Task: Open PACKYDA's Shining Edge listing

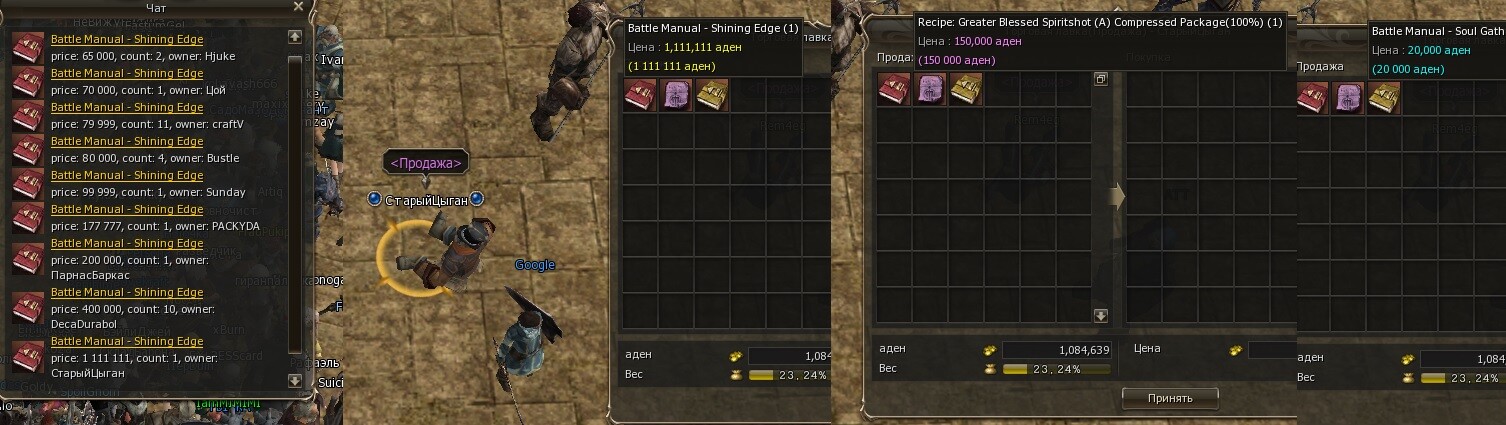Action: [127, 209]
